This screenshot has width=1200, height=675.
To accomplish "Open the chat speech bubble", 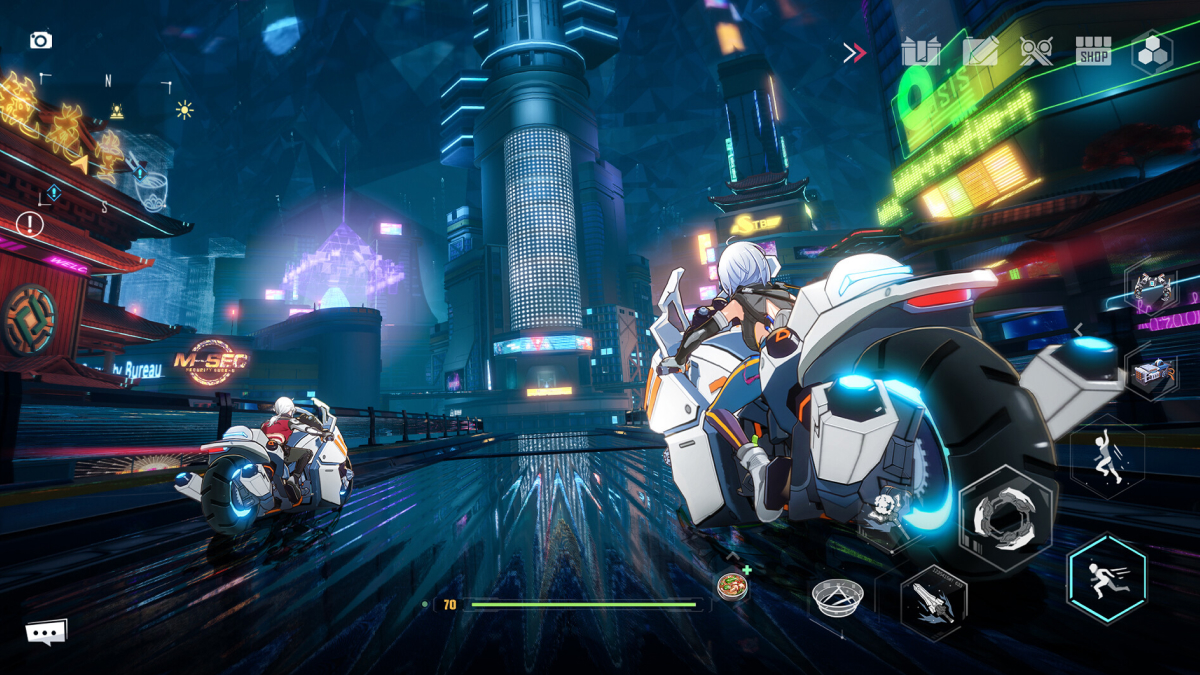I will [x=46, y=632].
